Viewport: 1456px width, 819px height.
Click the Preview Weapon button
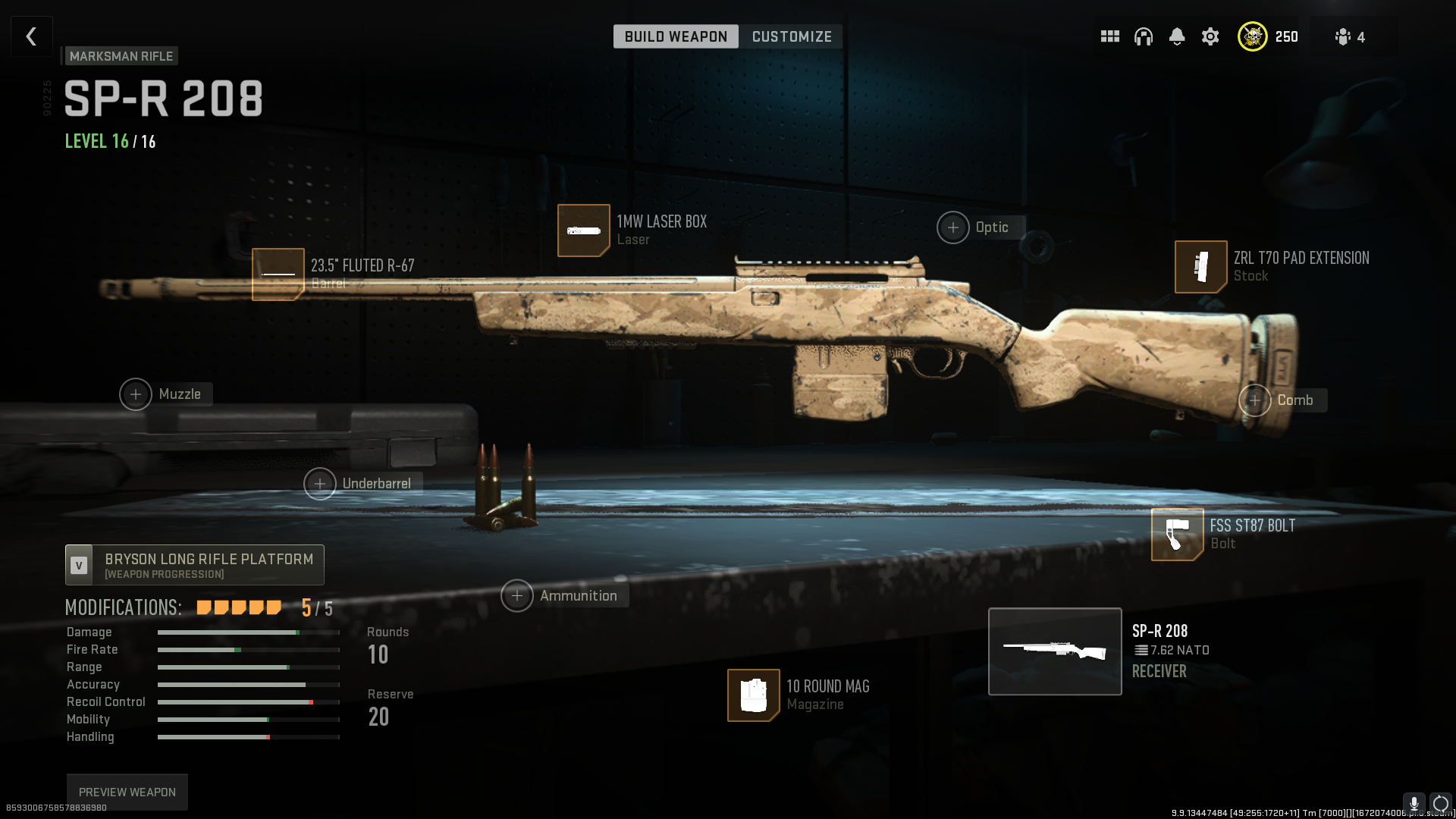127,792
